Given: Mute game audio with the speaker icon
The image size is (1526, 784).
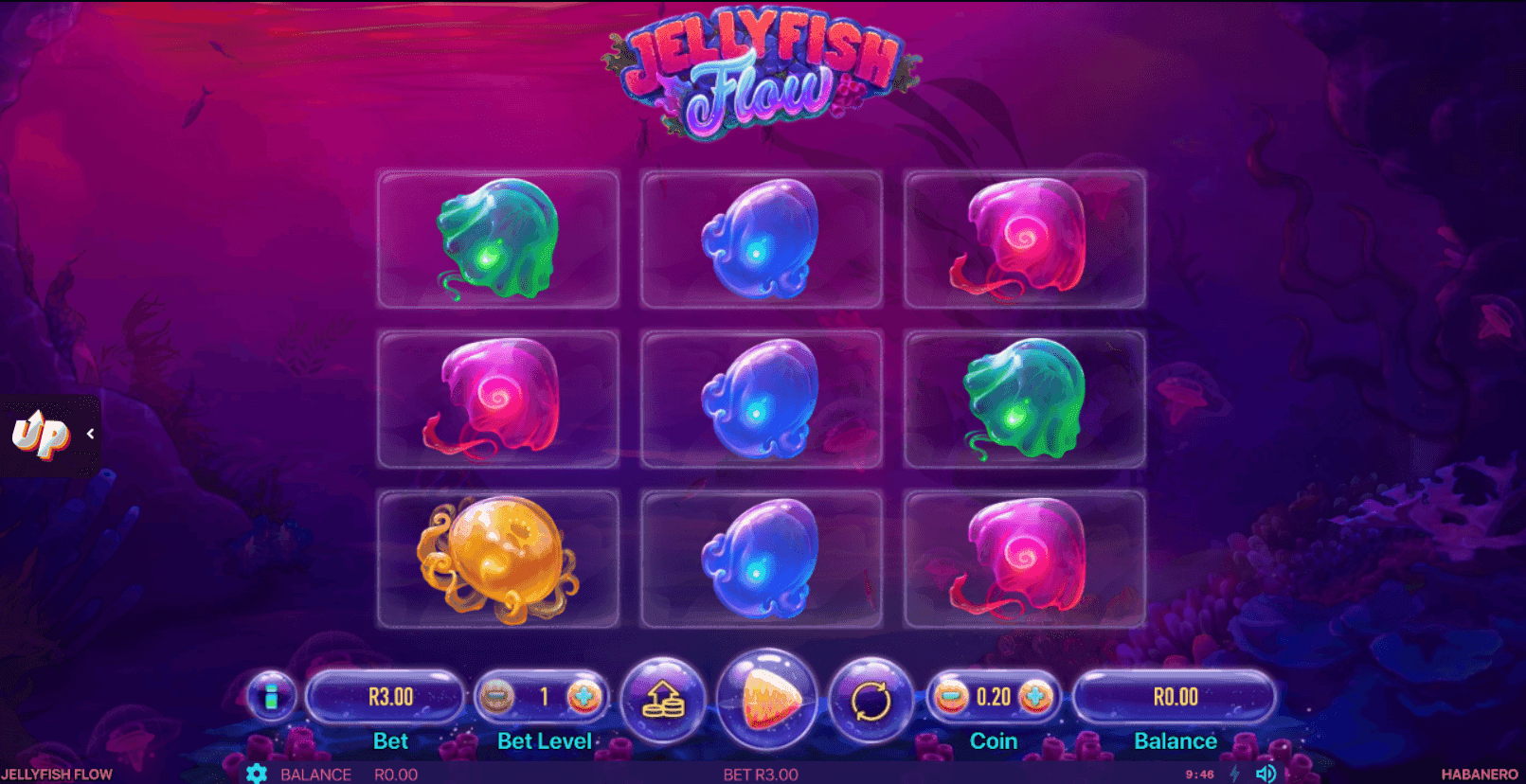Looking at the screenshot, I should 1267,774.
